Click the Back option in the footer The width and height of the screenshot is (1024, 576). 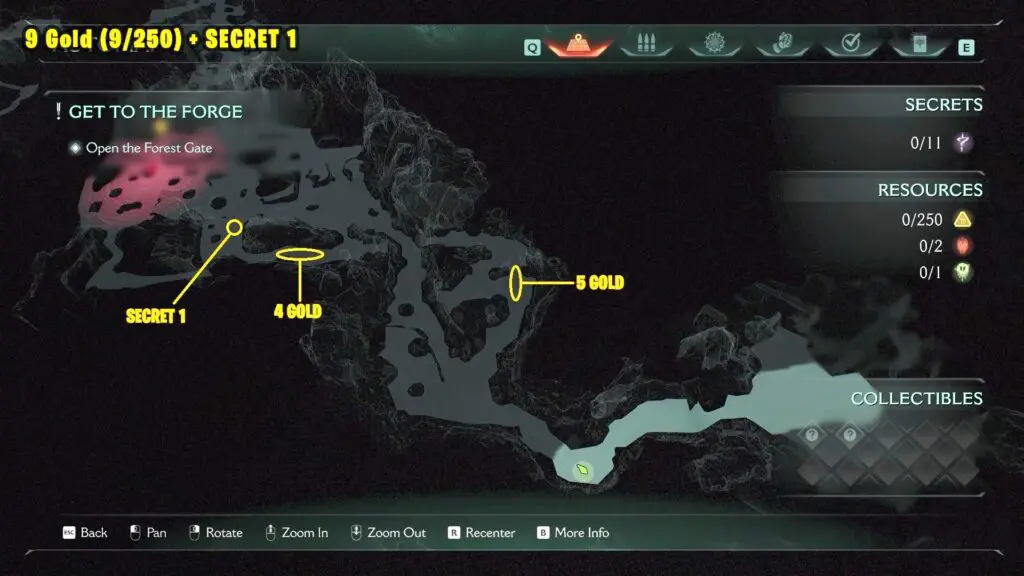point(93,533)
